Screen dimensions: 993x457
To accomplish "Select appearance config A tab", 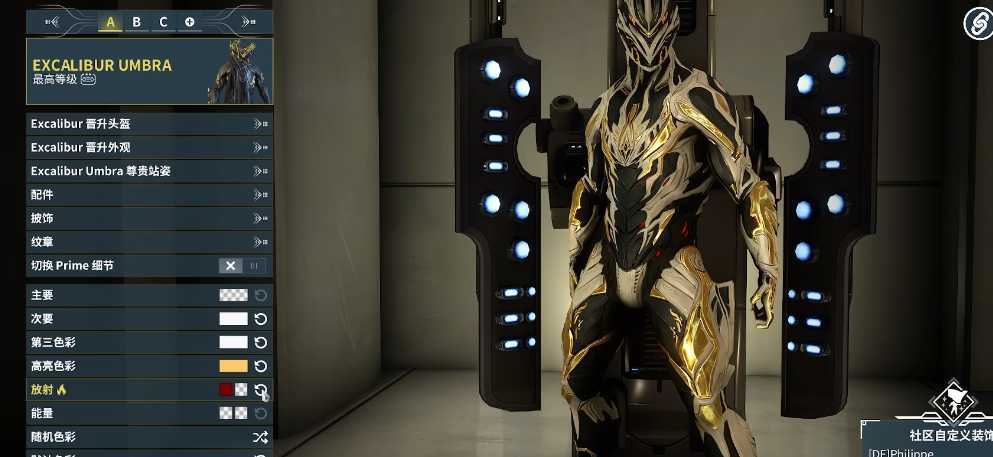I will click(x=110, y=22).
